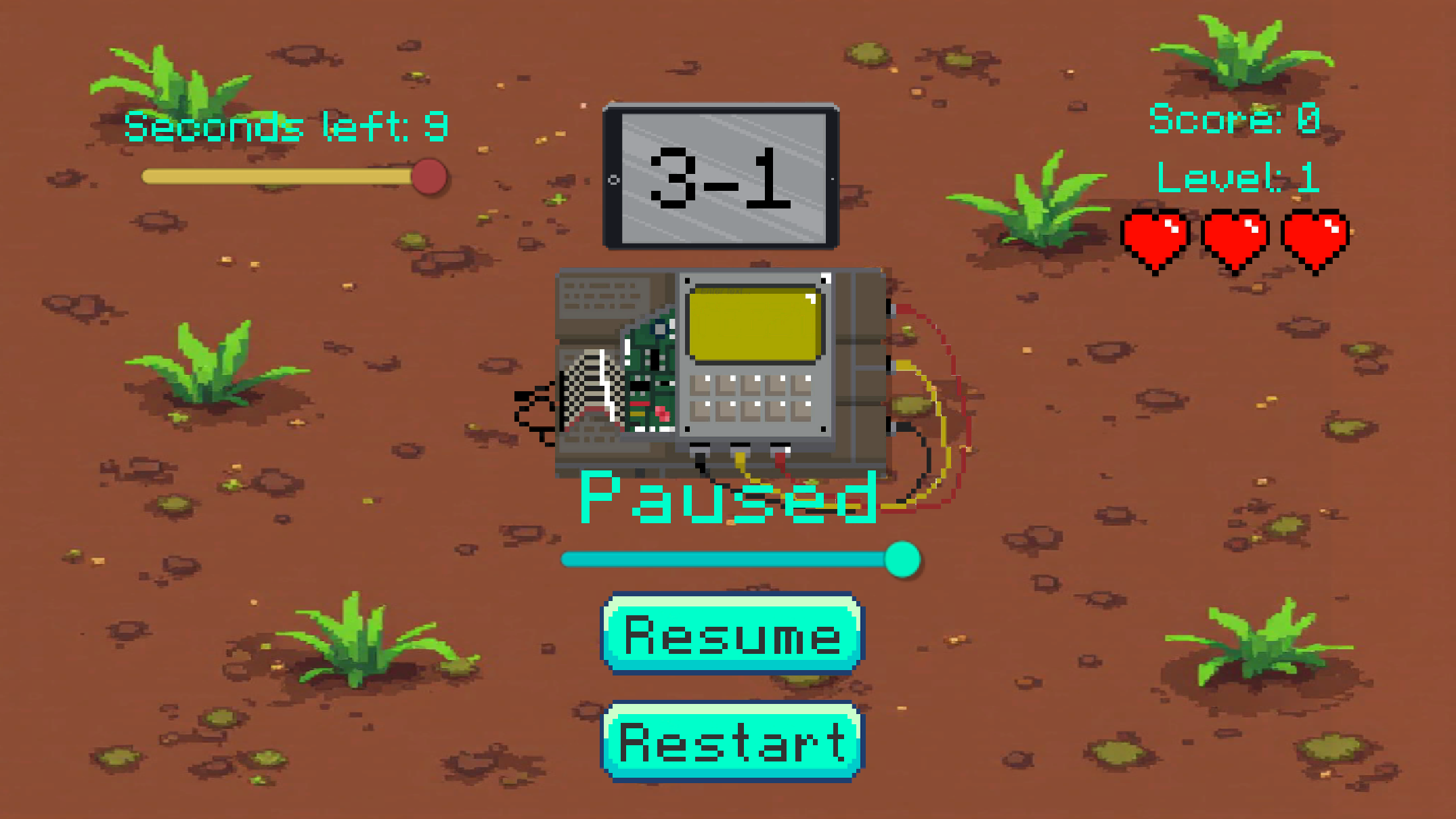The width and height of the screenshot is (1456, 819).
Task: Click the Seconds left: 9 label
Action: [x=286, y=126]
